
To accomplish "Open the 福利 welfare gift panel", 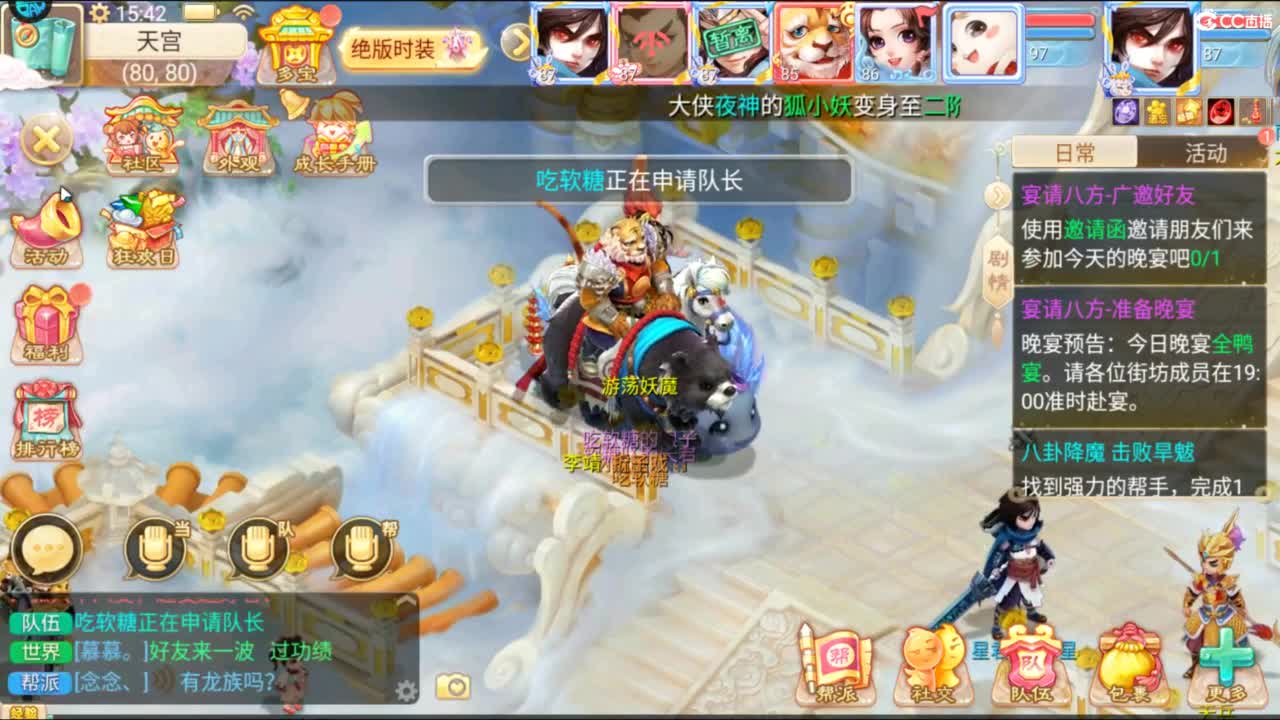I will [47, 320].
